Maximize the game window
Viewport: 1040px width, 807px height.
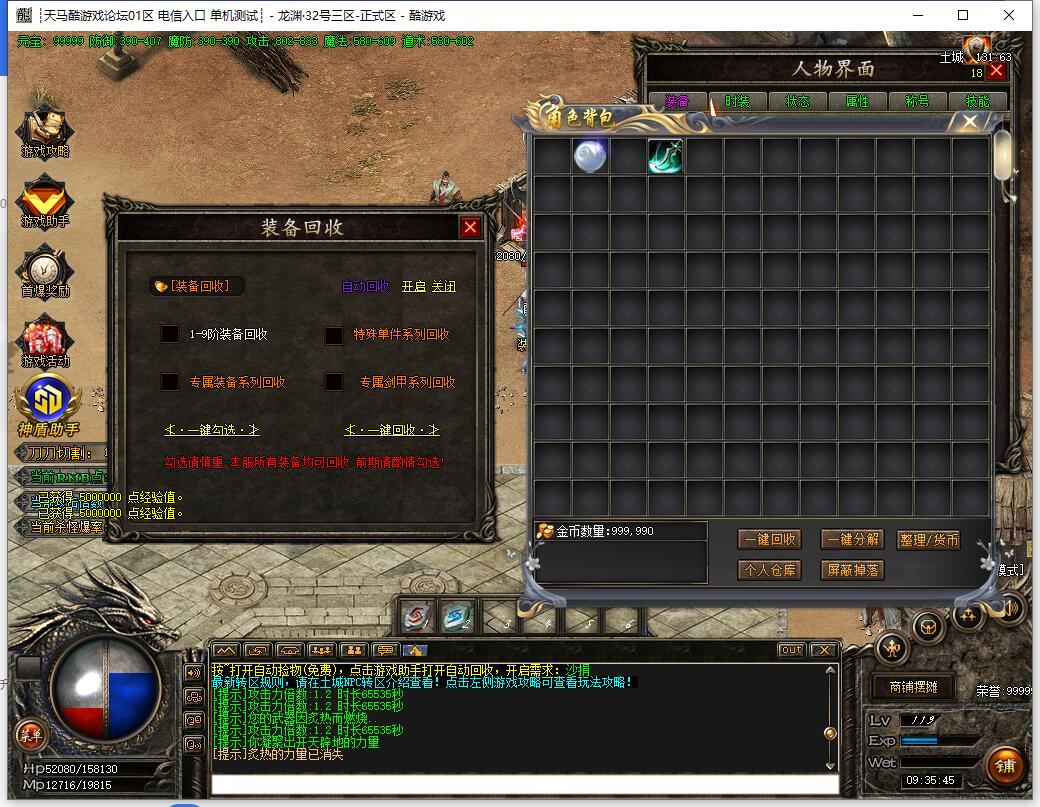point(963,15)
